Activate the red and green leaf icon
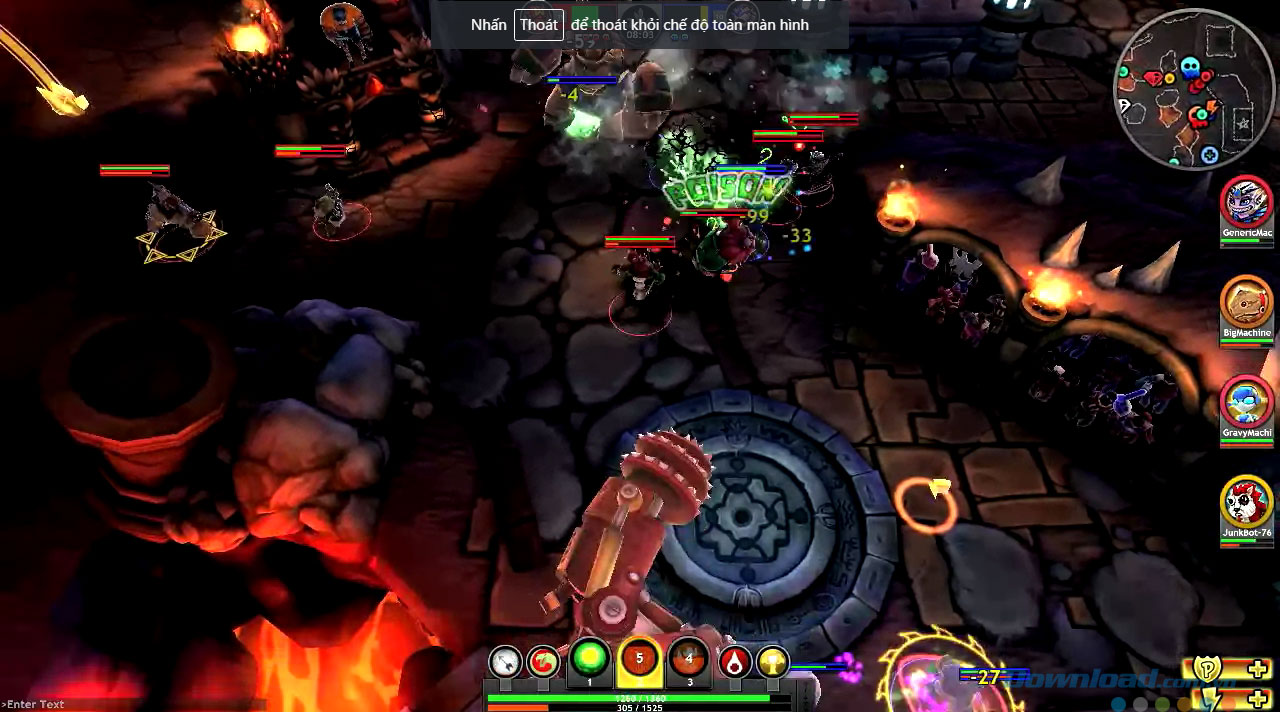1280x712 pixels. 543,662
